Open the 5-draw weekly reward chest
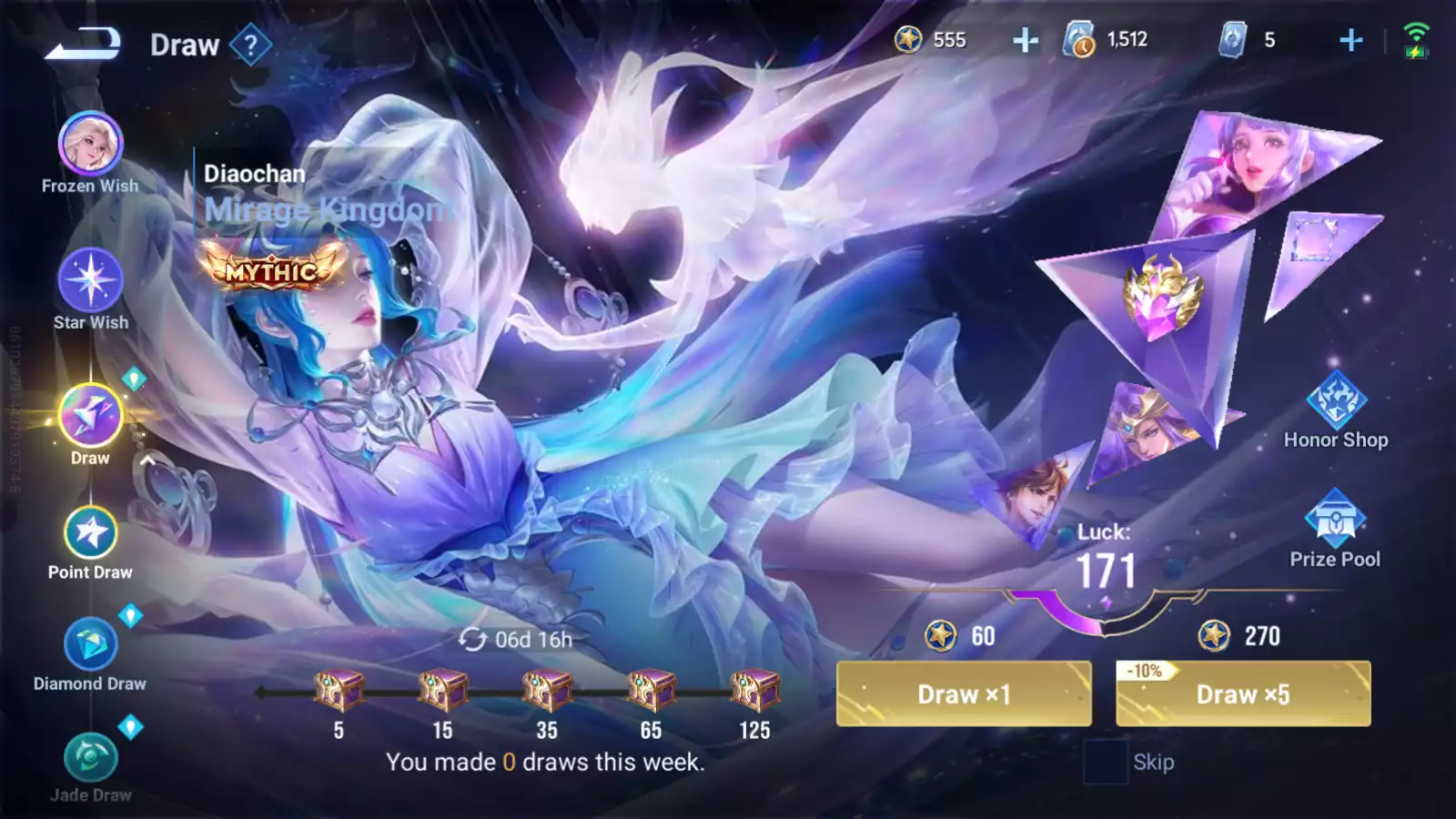1456x819 pixels. [339, 691]
